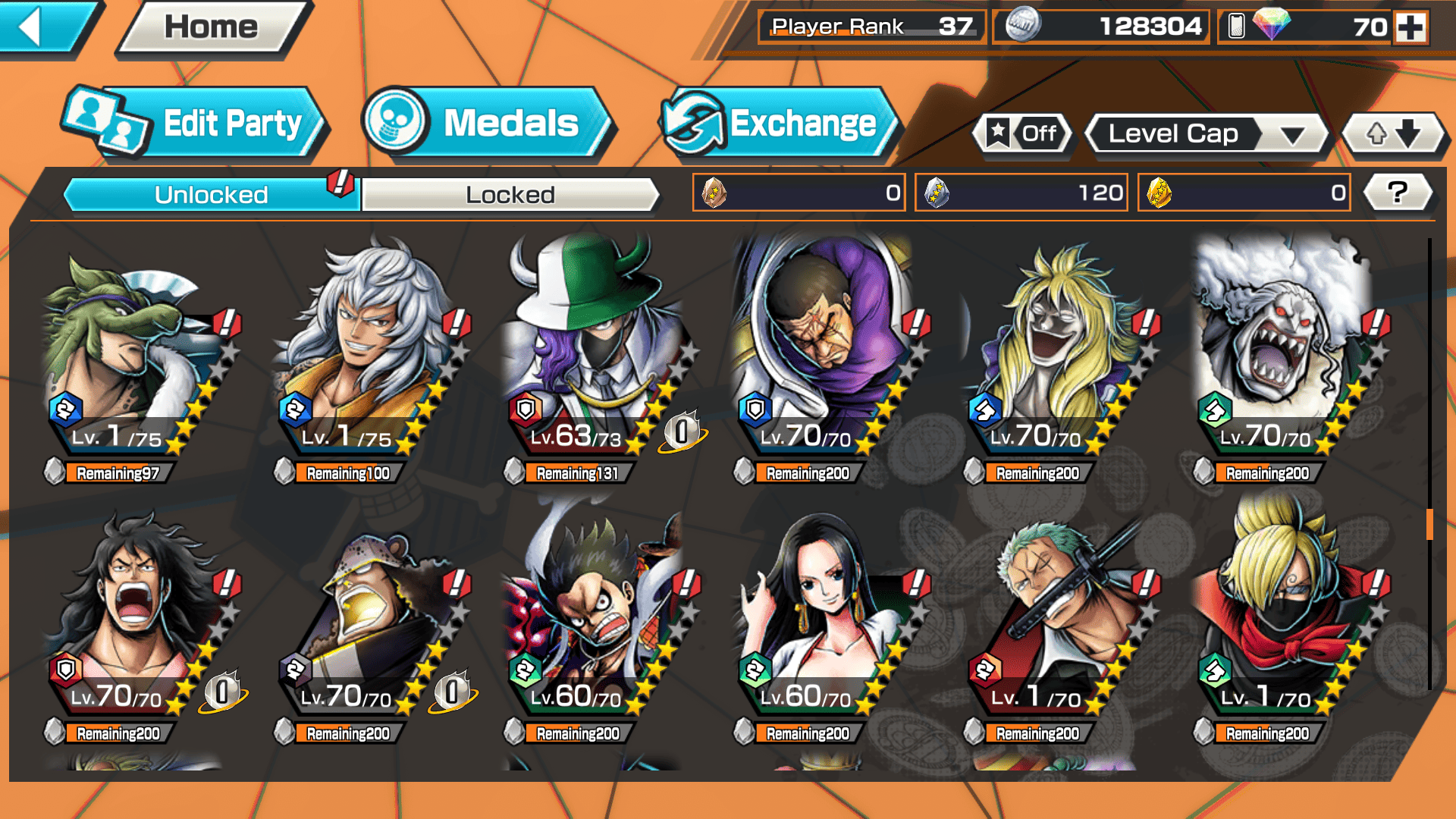Switch to the Locked characters tab
This screenshot has width=1456, height=819.
(510, 195)
